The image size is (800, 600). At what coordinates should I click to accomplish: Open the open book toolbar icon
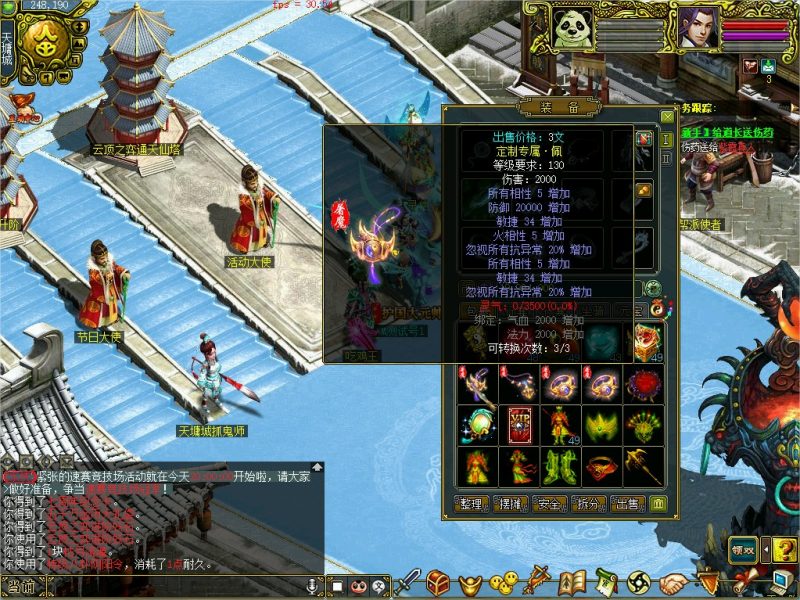(x=571, y=581)
